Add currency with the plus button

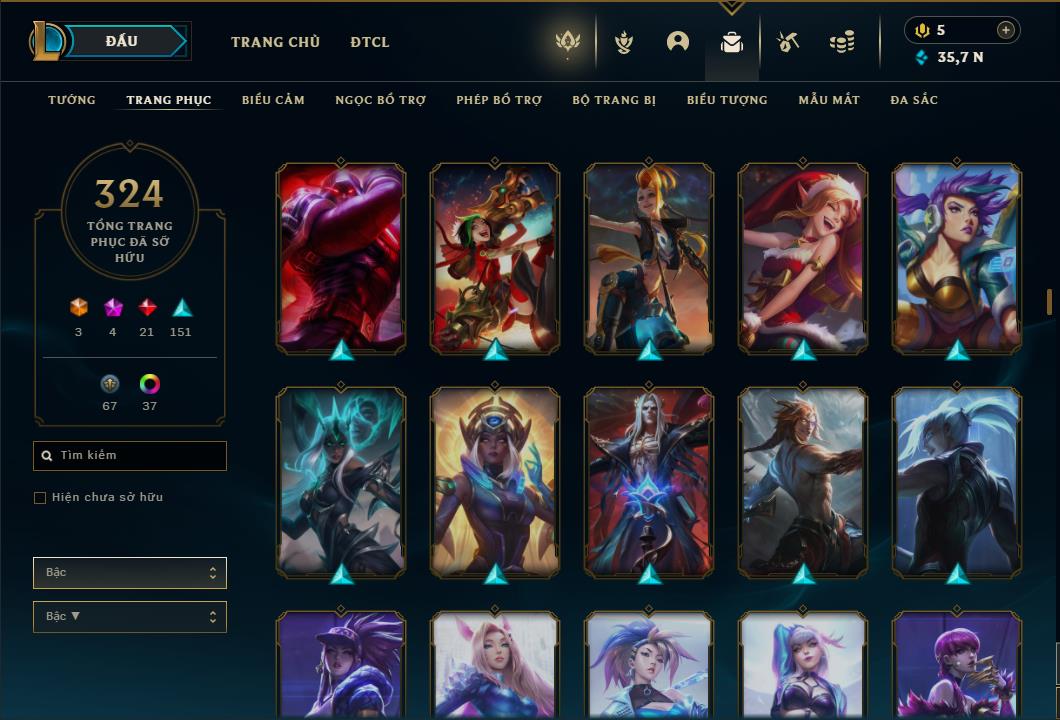coord(1005,30)
